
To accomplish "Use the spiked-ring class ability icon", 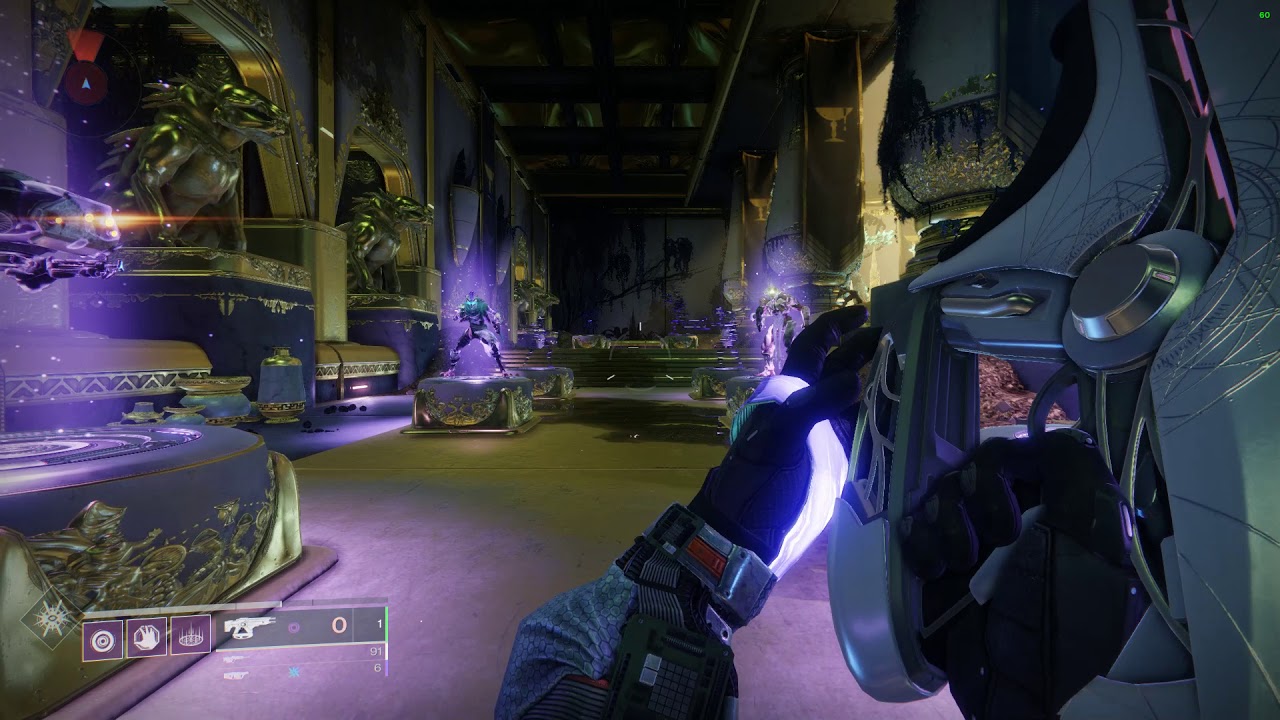I will click(x=190, y=635).
